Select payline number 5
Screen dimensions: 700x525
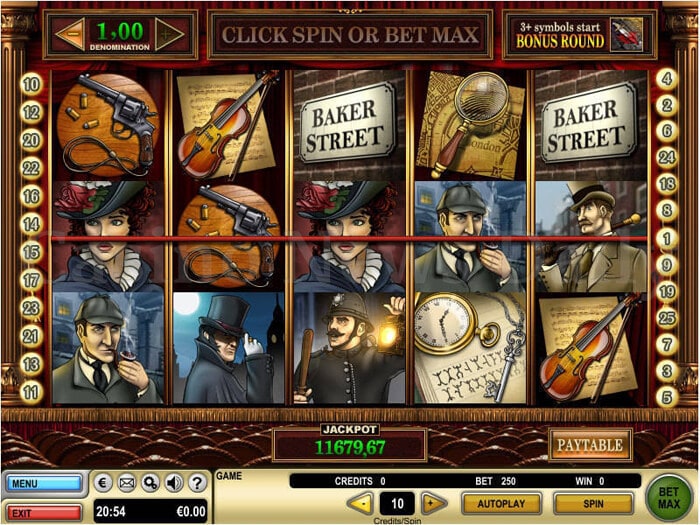click(x=667, y=397)
